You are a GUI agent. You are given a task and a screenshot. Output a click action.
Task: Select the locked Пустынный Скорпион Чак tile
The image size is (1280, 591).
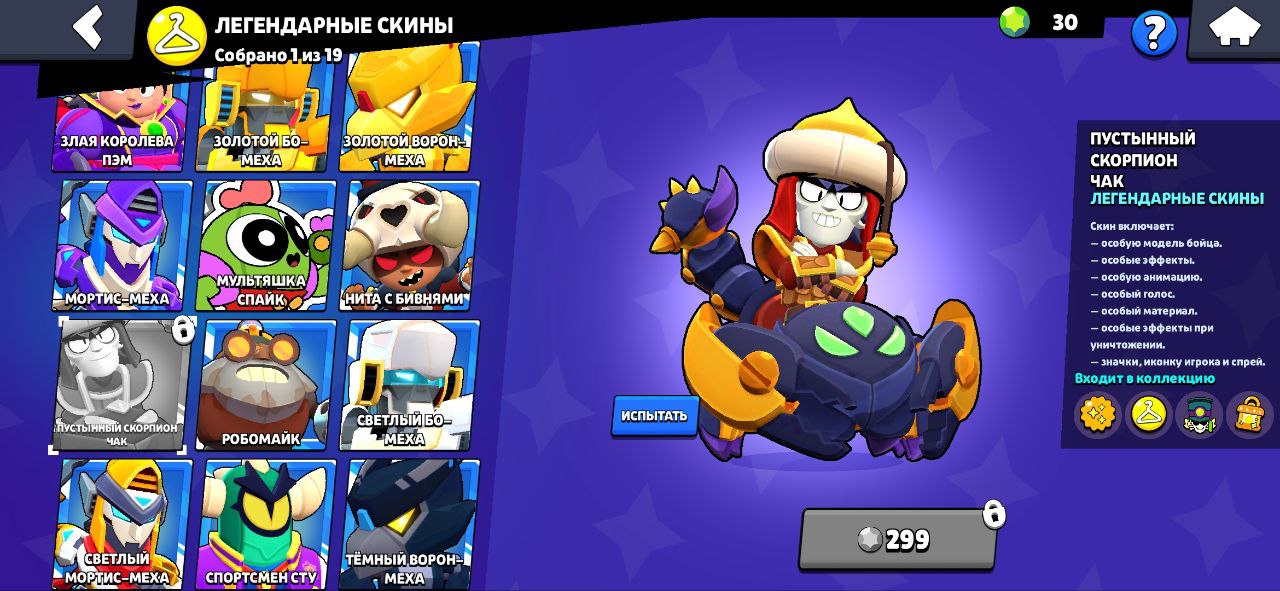click(120, 385)
